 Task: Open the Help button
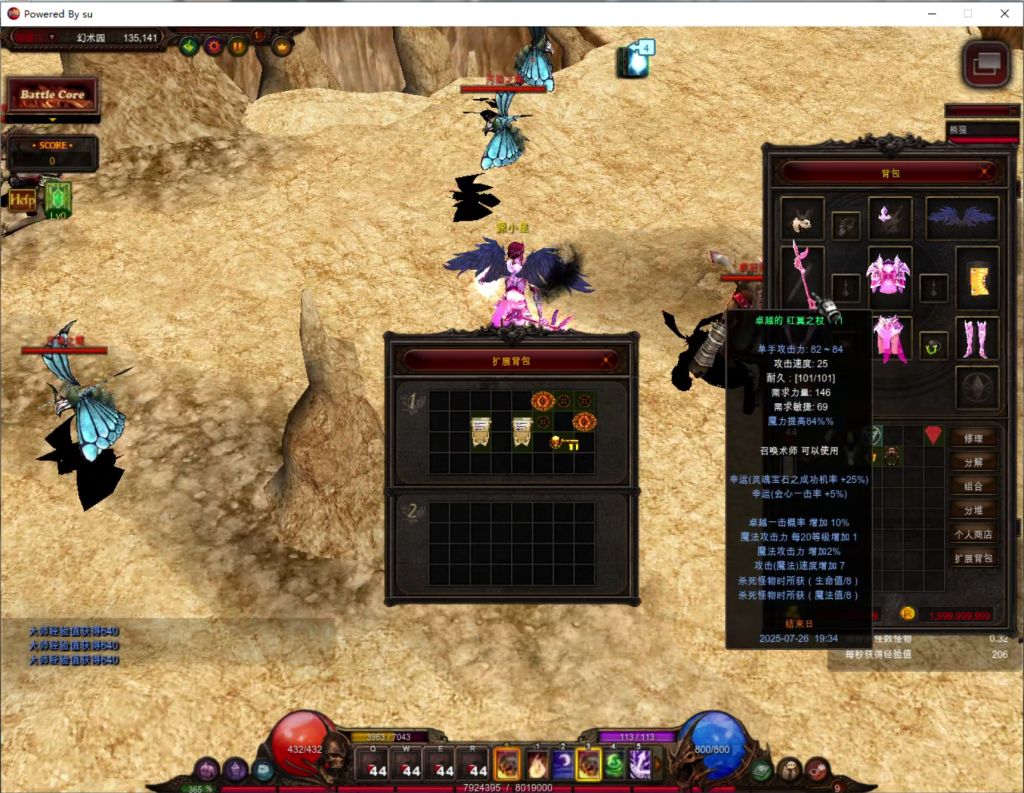[22, 198]
